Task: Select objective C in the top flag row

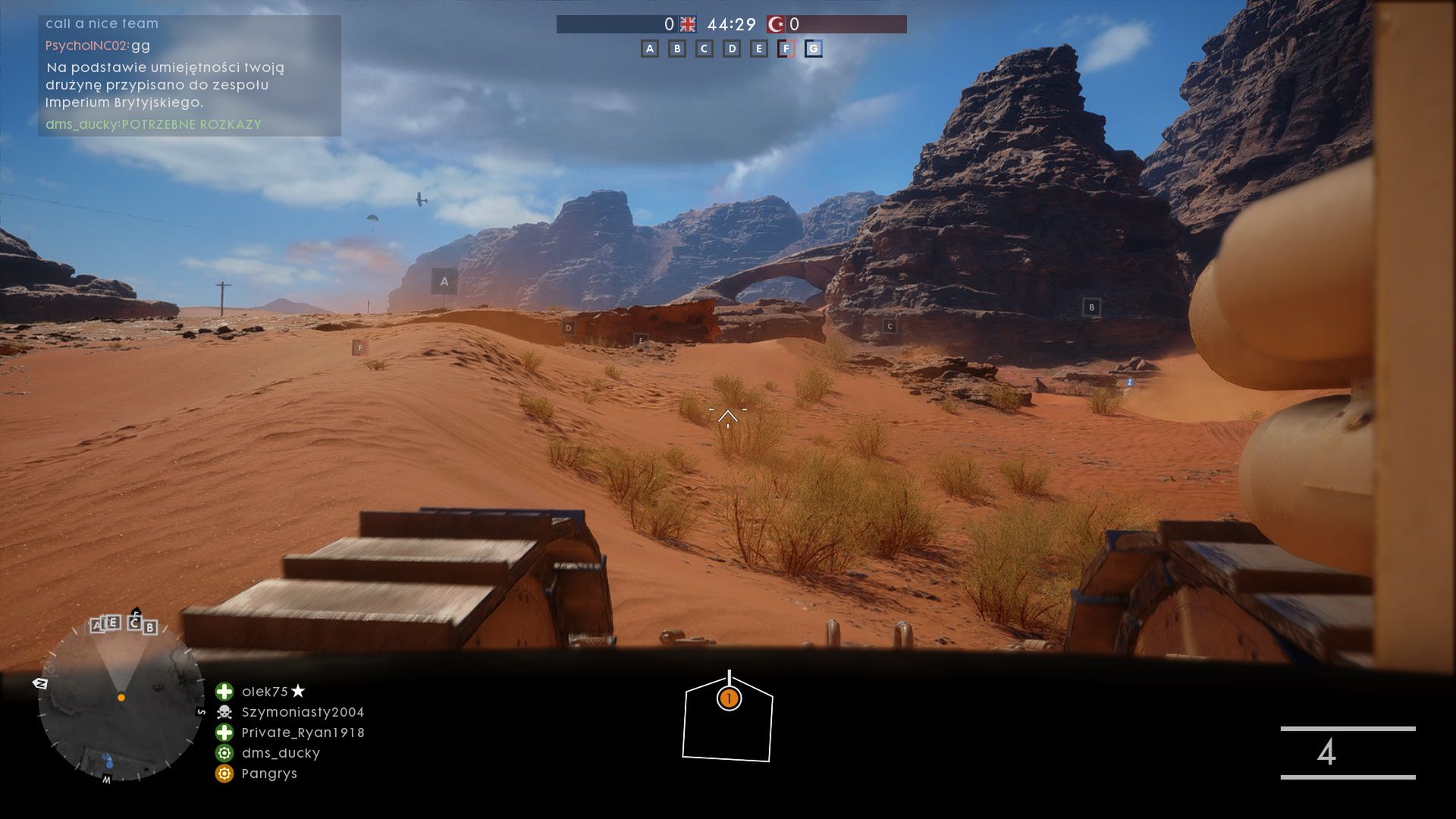Action: point(704,49)
